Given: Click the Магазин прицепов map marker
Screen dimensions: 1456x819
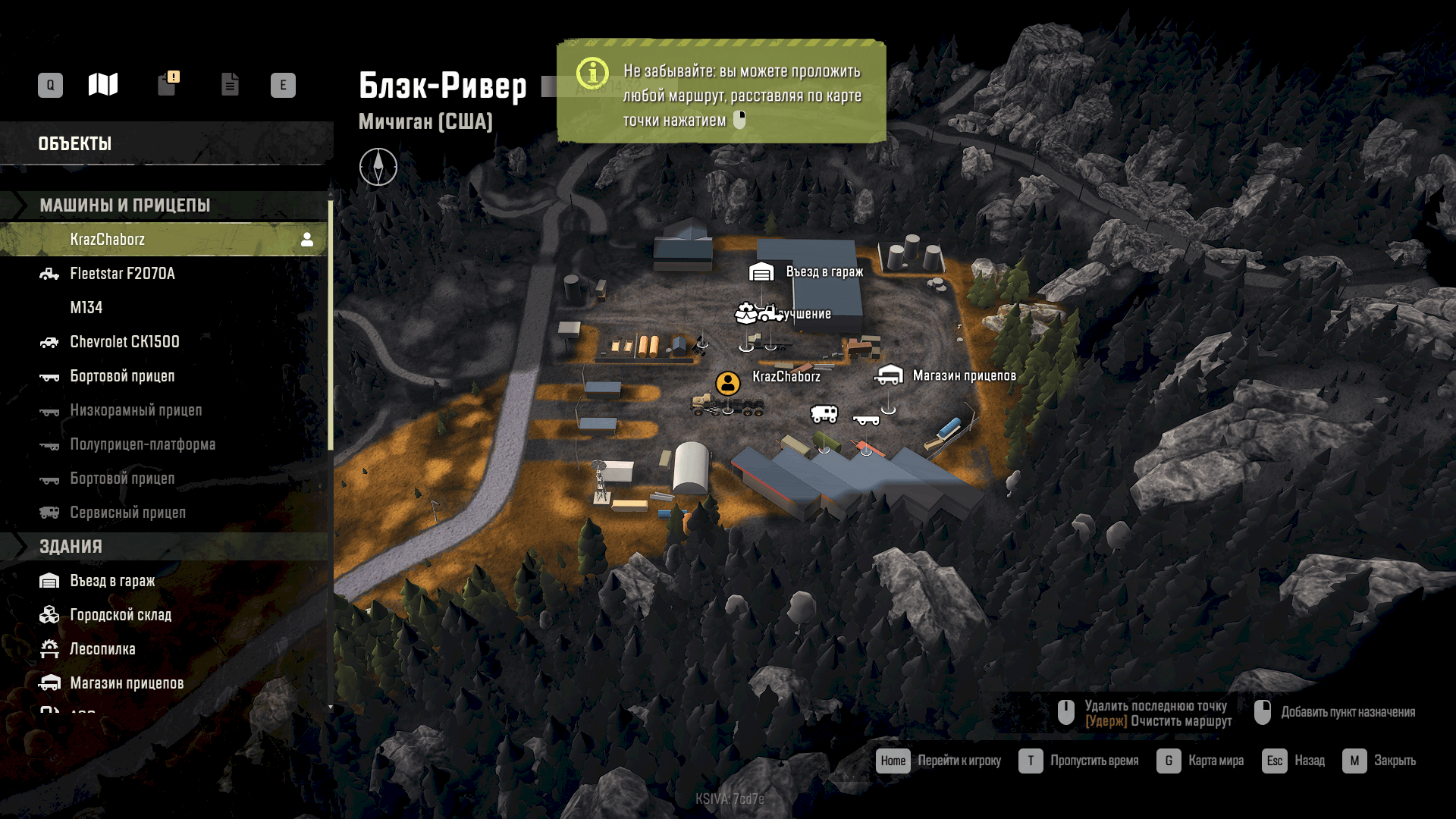Looking at the screenshot, I should [889, 375].
